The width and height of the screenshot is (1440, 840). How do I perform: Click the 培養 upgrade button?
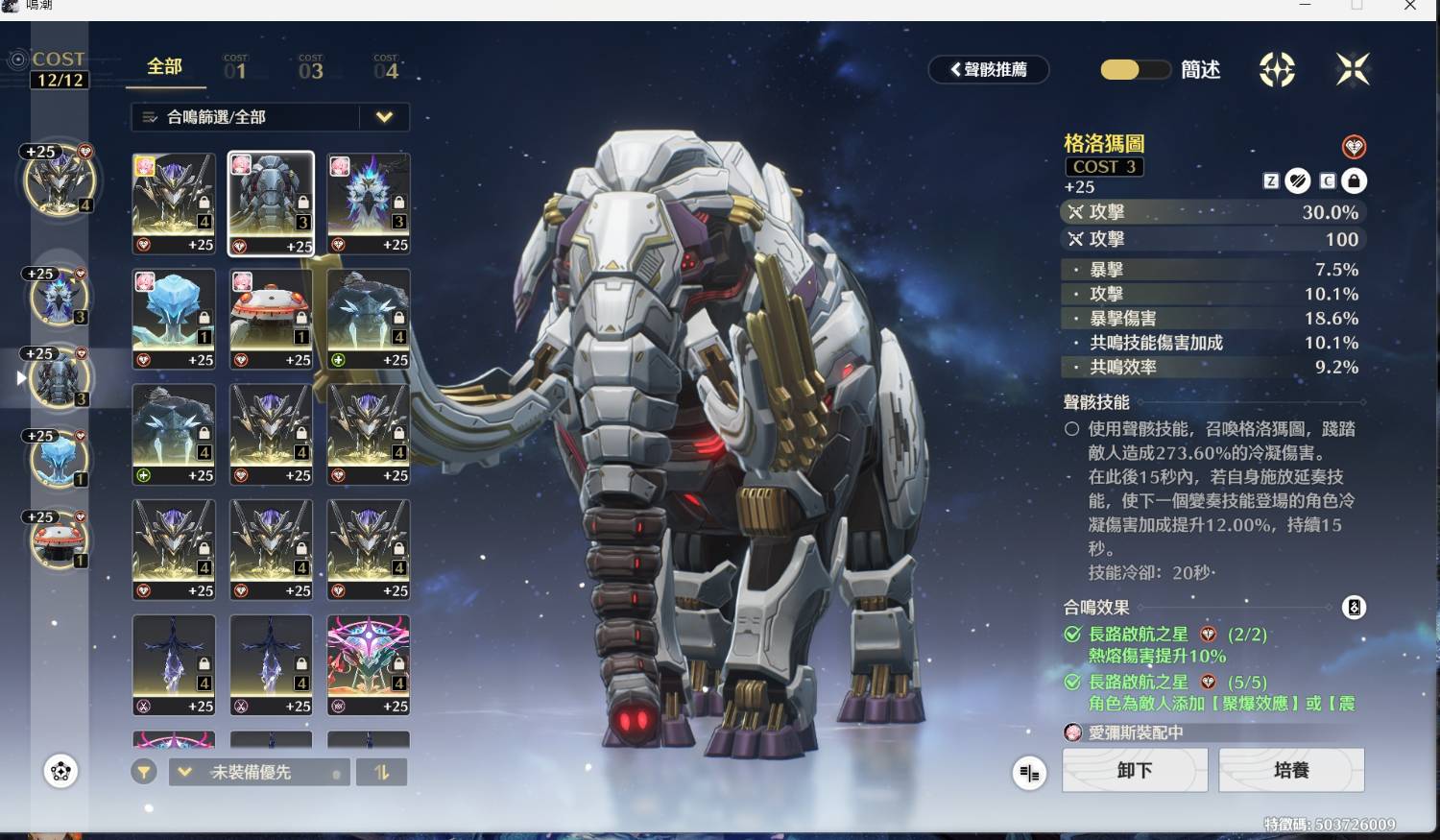(x=1290, y=770)
